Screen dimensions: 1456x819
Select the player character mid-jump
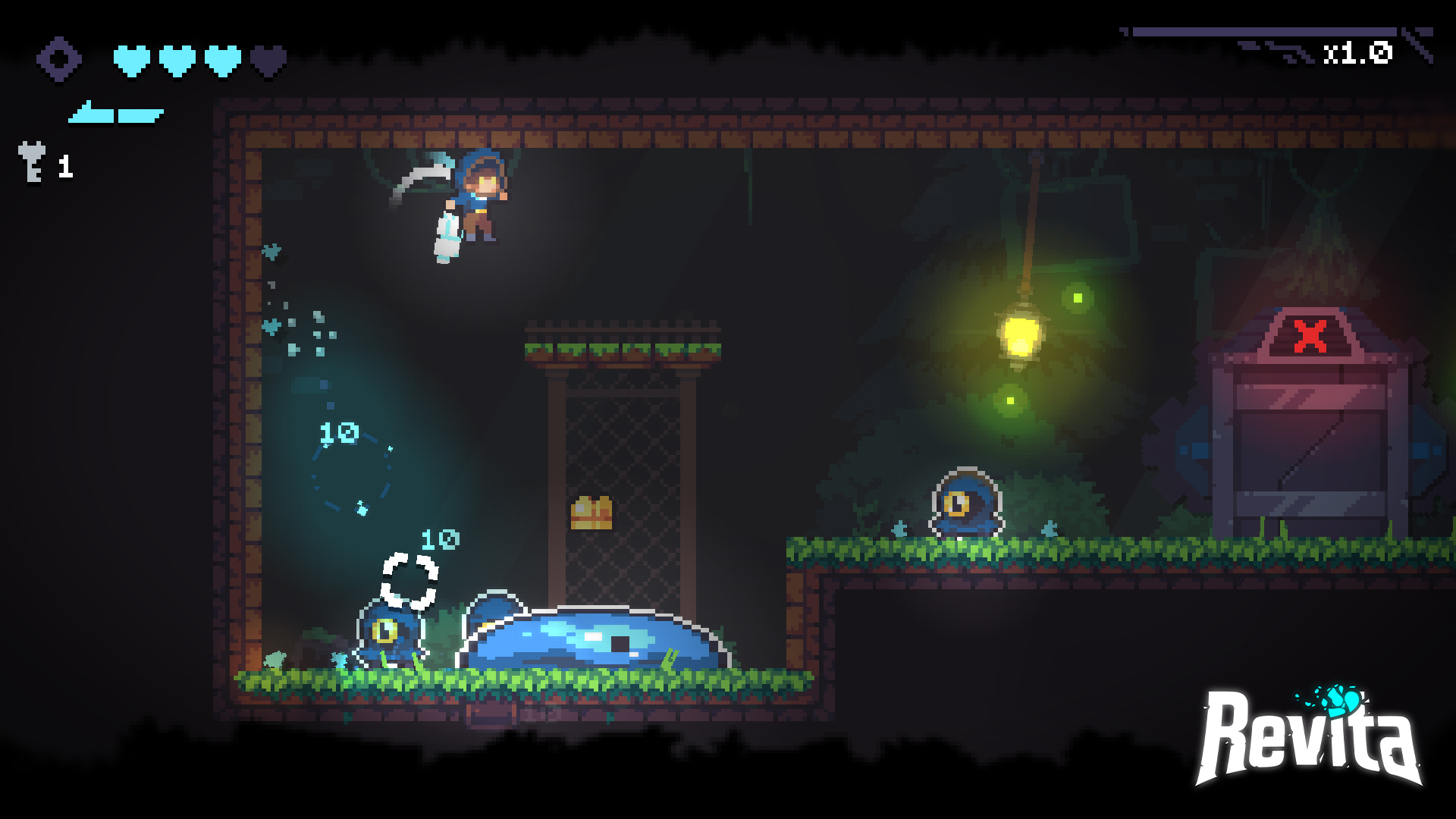click(x=481, y=199)
